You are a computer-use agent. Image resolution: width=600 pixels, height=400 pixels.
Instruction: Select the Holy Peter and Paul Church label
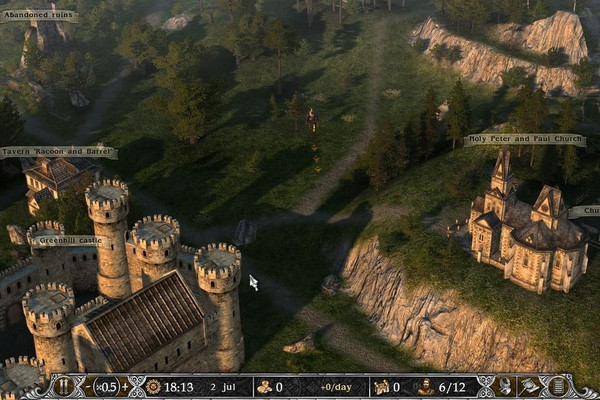point(524,140)
